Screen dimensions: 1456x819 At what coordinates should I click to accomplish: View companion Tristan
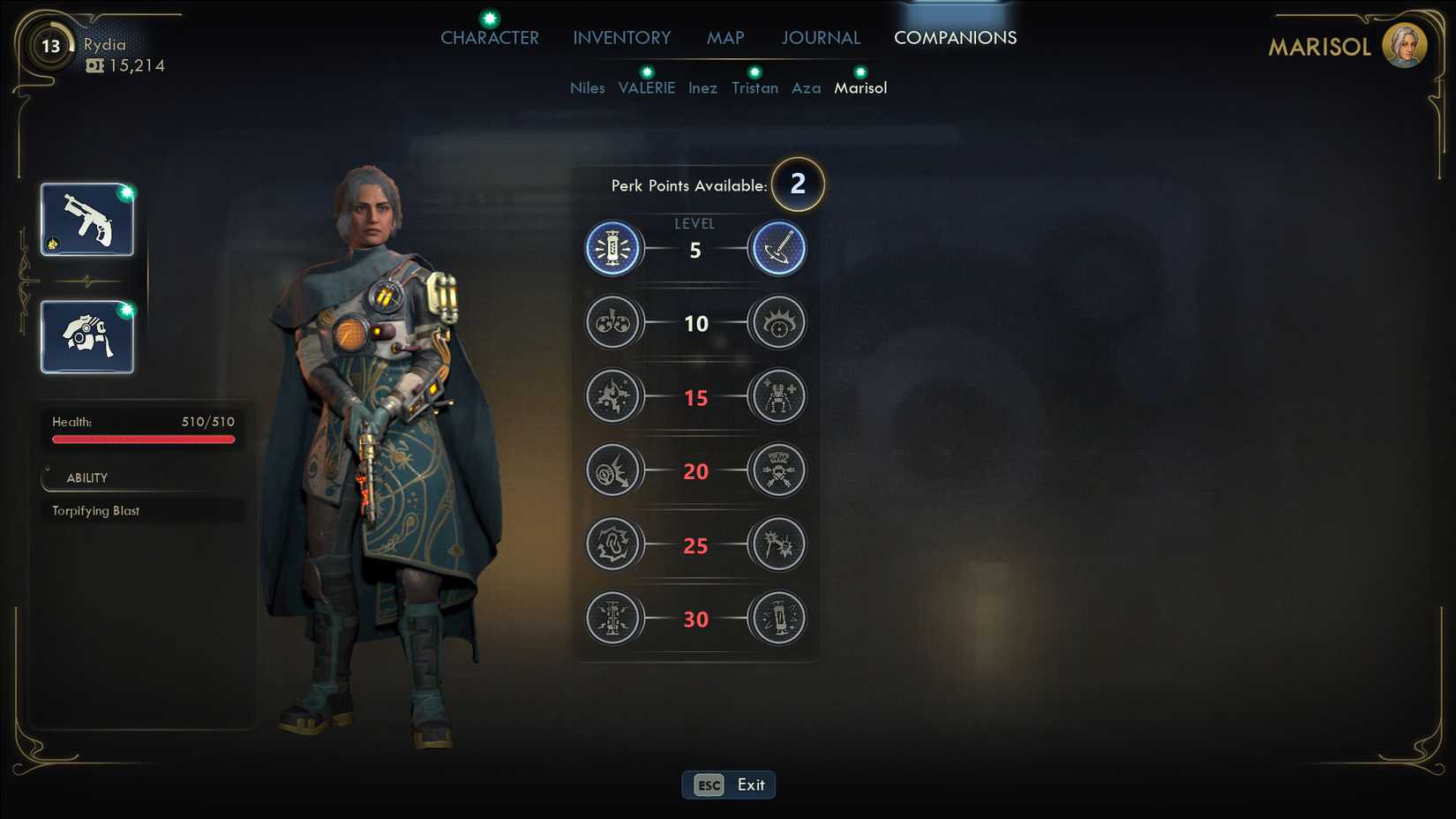(755, 88)
